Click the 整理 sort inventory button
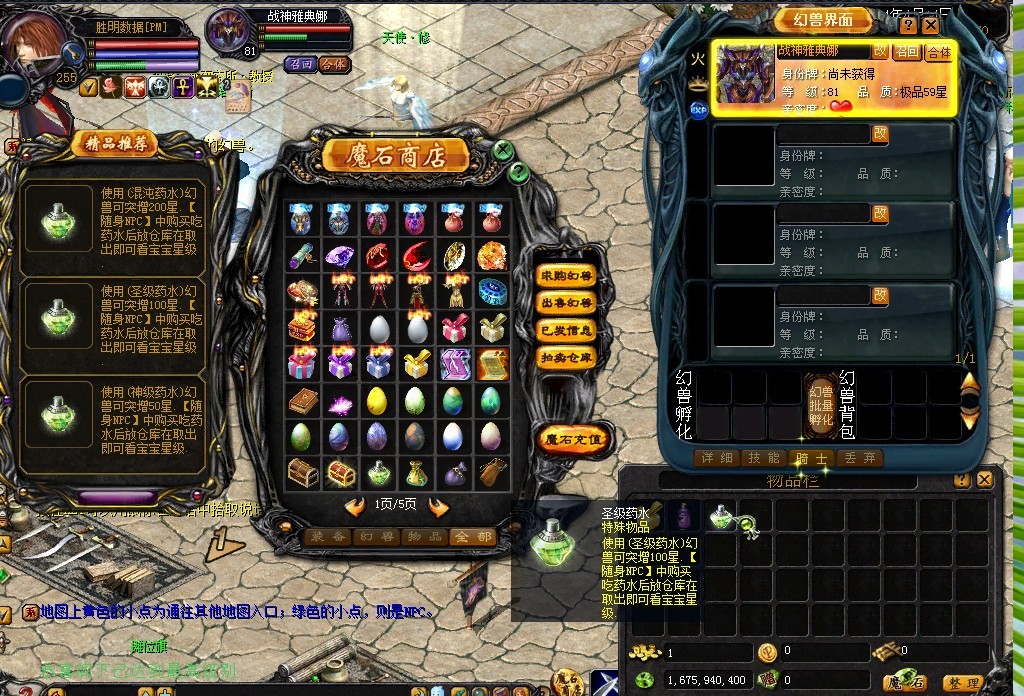The width and height of the screenshot is (1024, 696). (x=964, y=683)
